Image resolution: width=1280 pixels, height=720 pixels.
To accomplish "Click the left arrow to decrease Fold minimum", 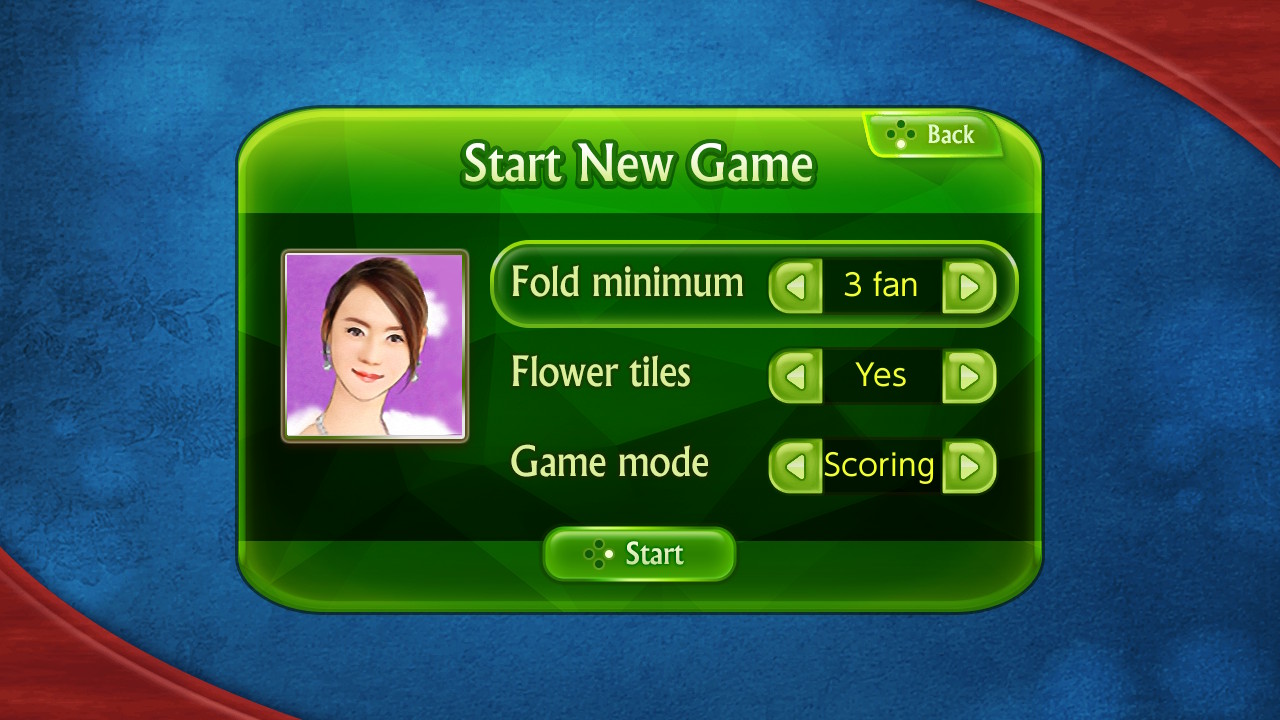I will coord(794,284).
